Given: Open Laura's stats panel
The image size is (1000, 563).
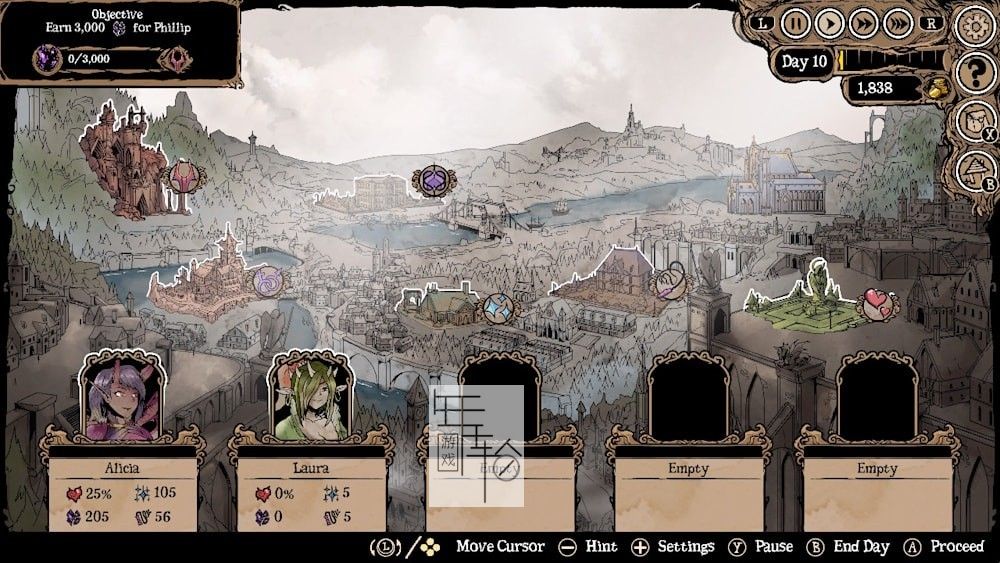Looking at the screenshot, I should [x=310, y=492].
